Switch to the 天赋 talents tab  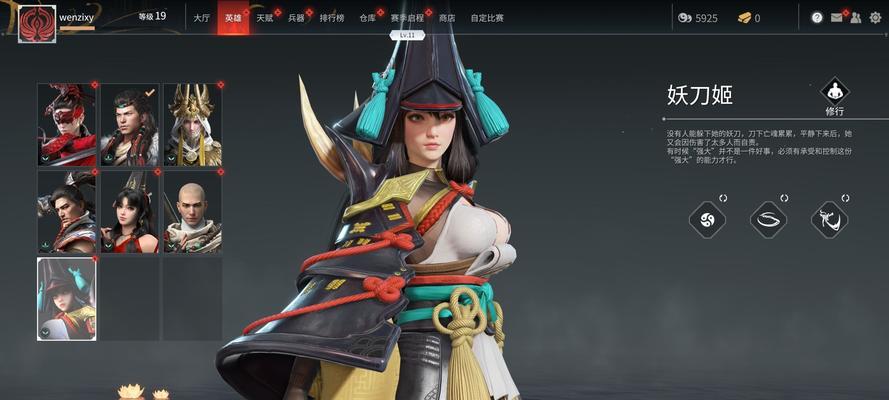coord(264,17)
